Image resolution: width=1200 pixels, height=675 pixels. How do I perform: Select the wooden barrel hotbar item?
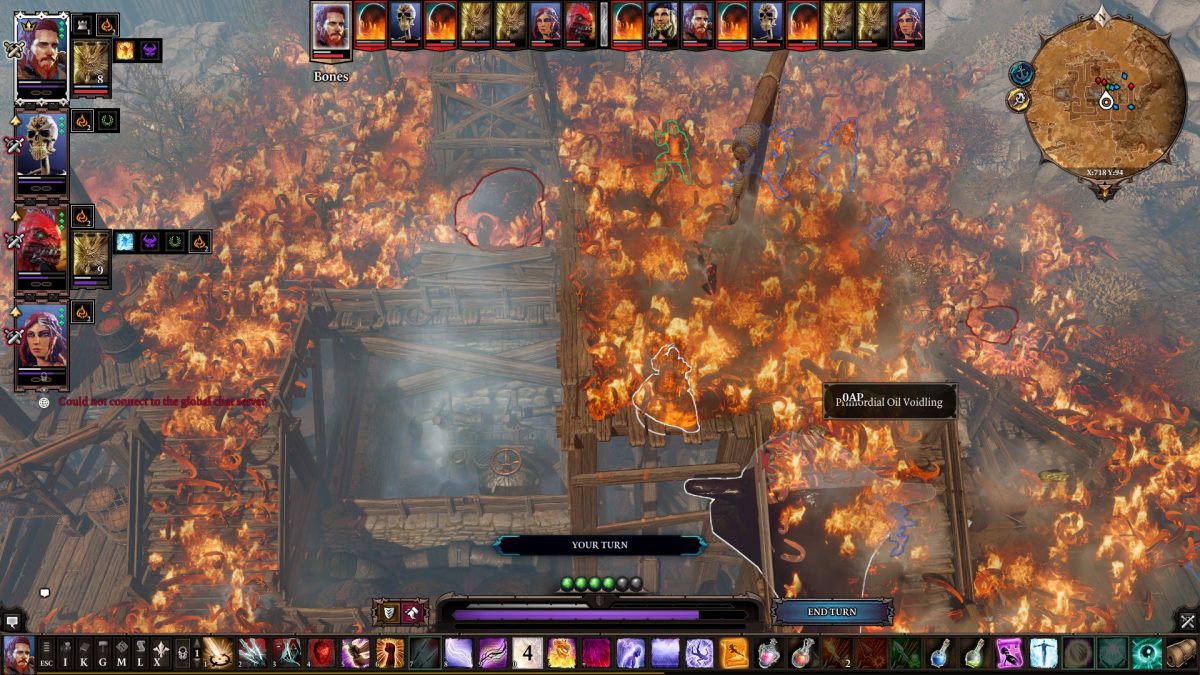(x=1180, y=653)
